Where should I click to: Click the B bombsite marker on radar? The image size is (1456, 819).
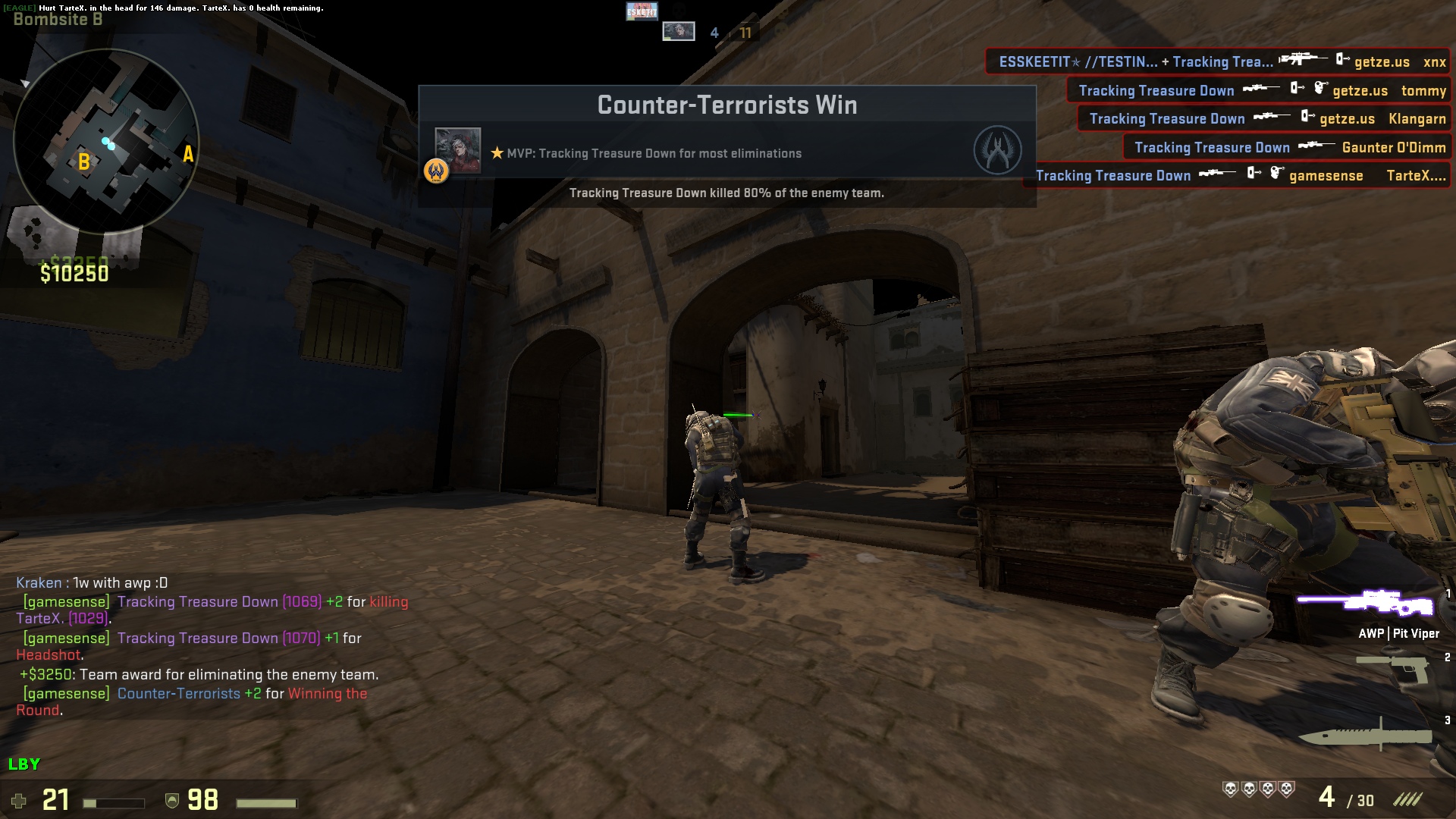click(84, 162)
